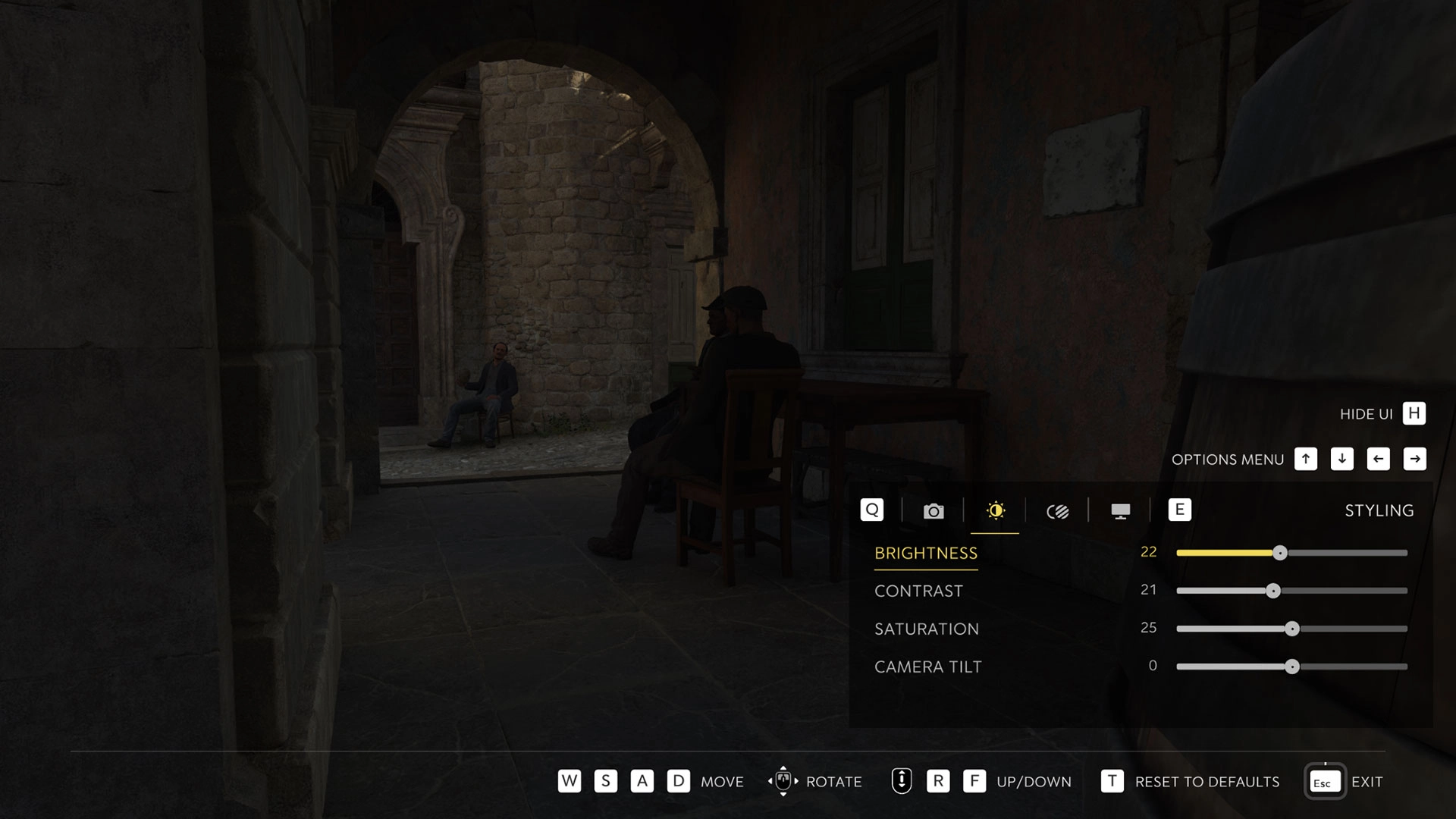Select the CAMERA TILT option
1456x819 pixels.
(927, 667)
